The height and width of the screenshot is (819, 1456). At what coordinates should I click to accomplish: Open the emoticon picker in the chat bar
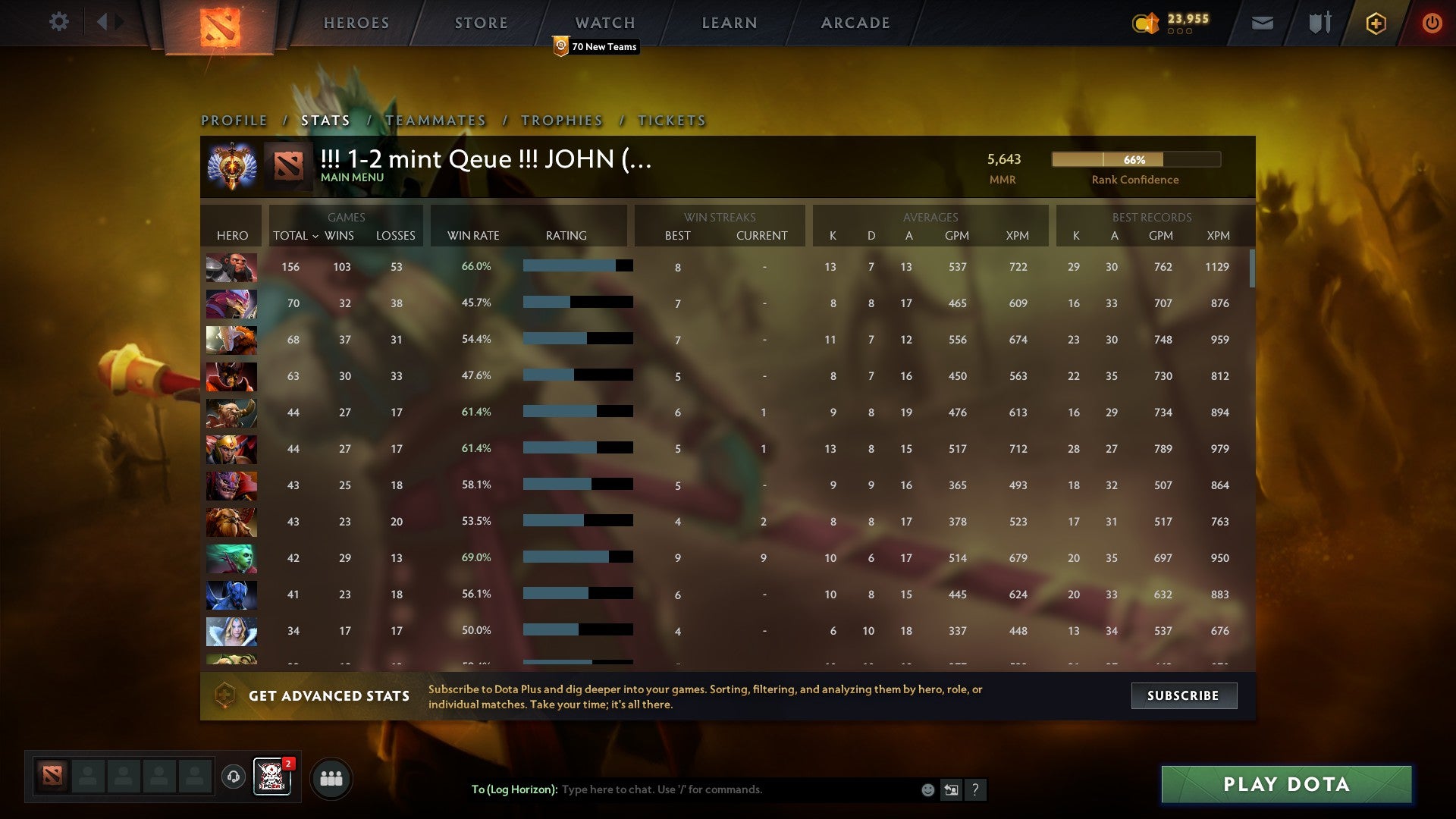(x=927, y=789)
